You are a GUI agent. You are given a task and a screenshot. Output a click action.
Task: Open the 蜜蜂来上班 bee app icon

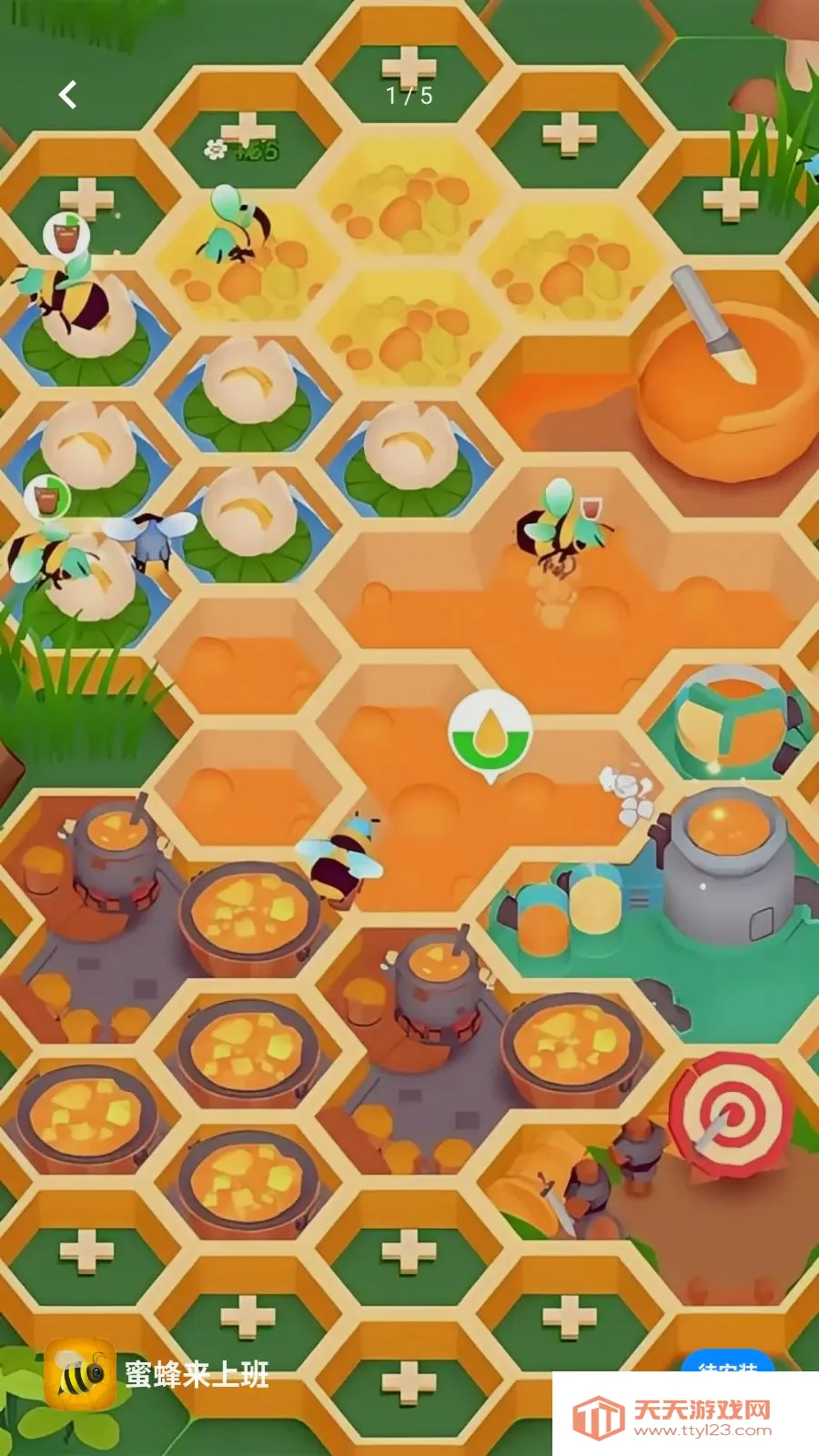[80, 1374]
